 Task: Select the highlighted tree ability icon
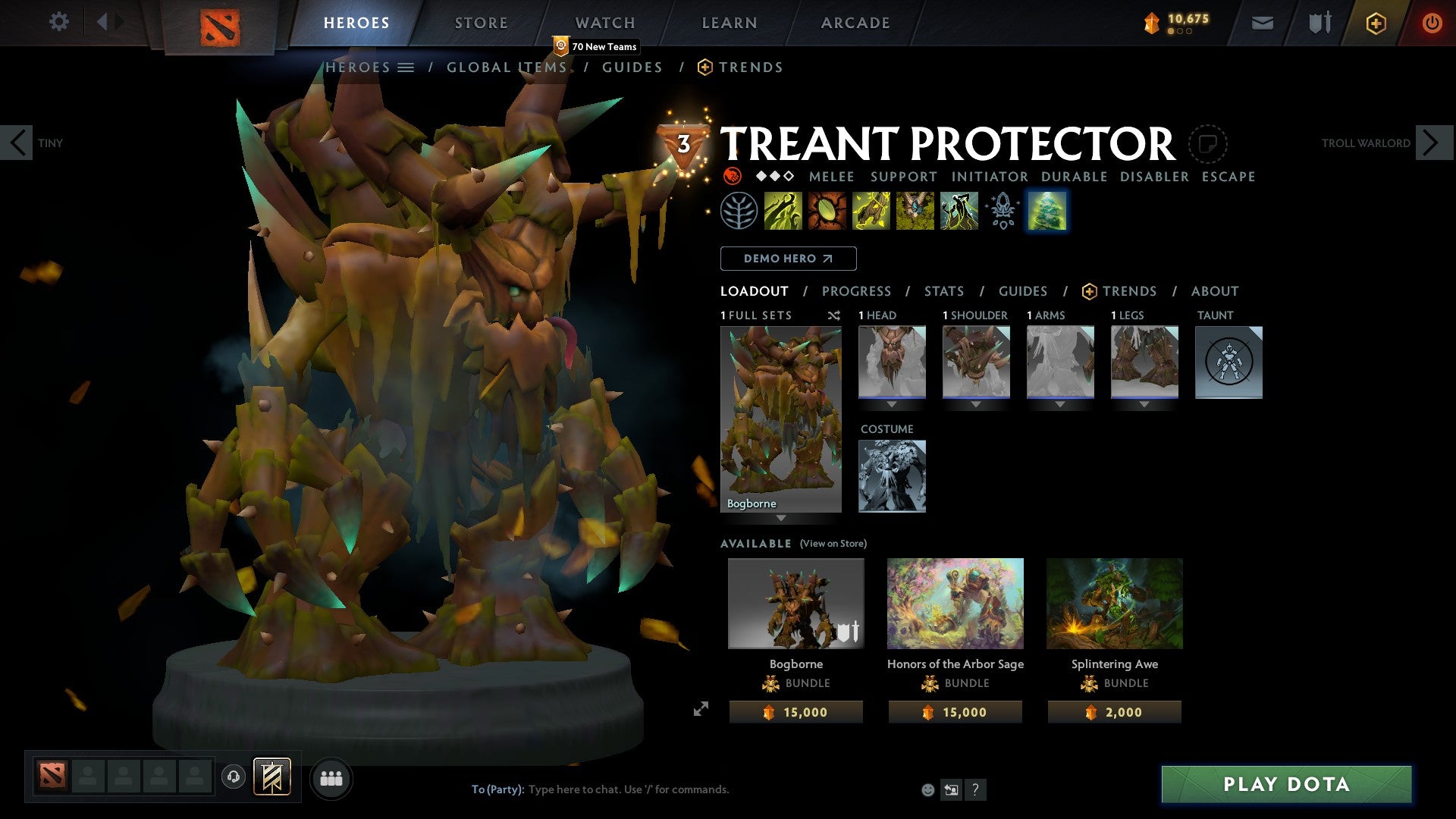[x=1047, y=211]
